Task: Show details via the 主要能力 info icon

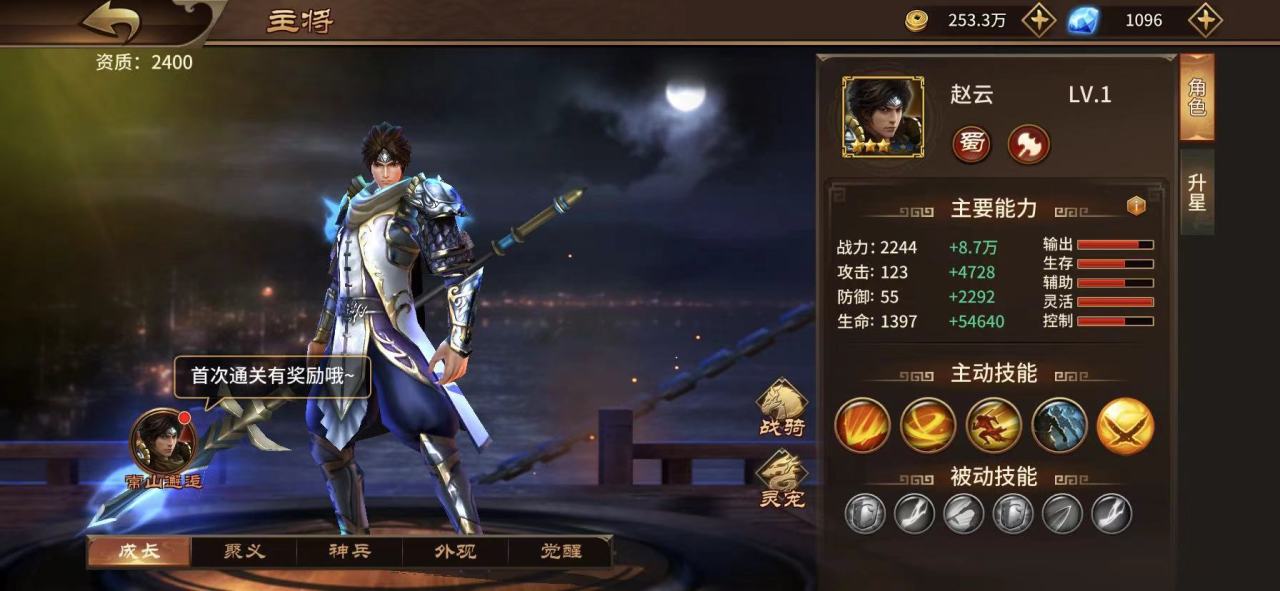Action: (1135, 206)
